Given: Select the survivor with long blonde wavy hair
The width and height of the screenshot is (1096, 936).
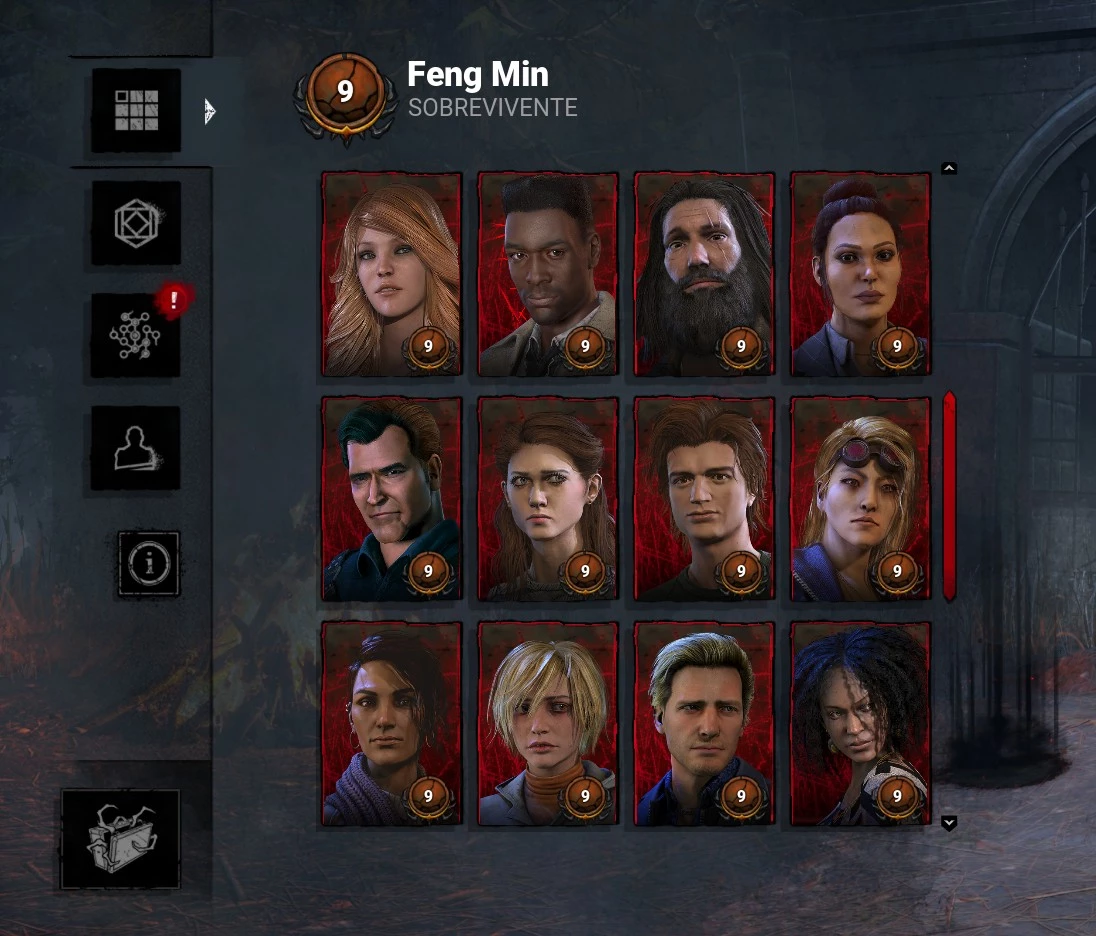Looking at the screenshot, I should pos(392,274).
